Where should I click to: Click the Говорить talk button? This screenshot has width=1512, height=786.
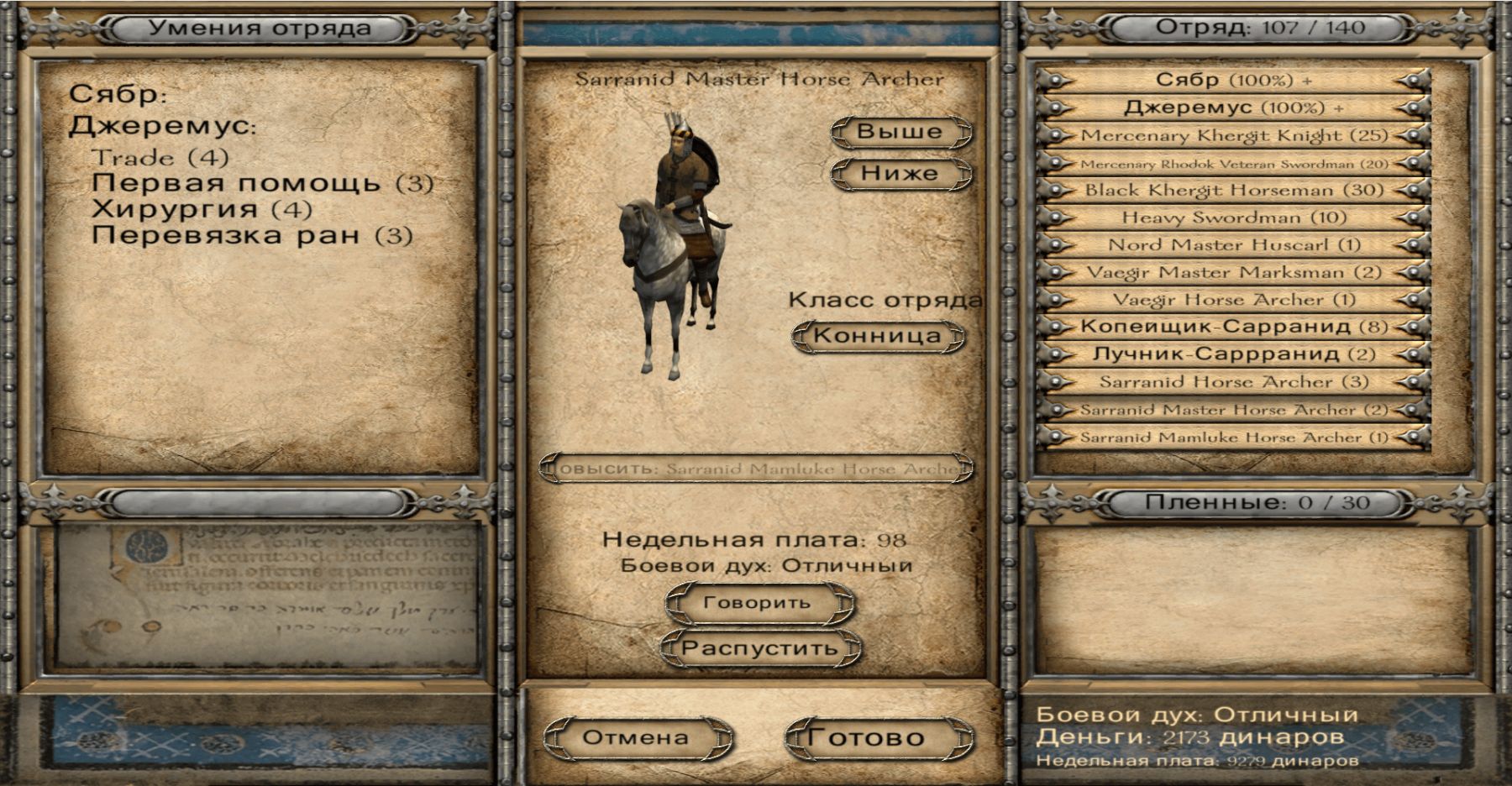pyautogui.click(x=757, y=603)
